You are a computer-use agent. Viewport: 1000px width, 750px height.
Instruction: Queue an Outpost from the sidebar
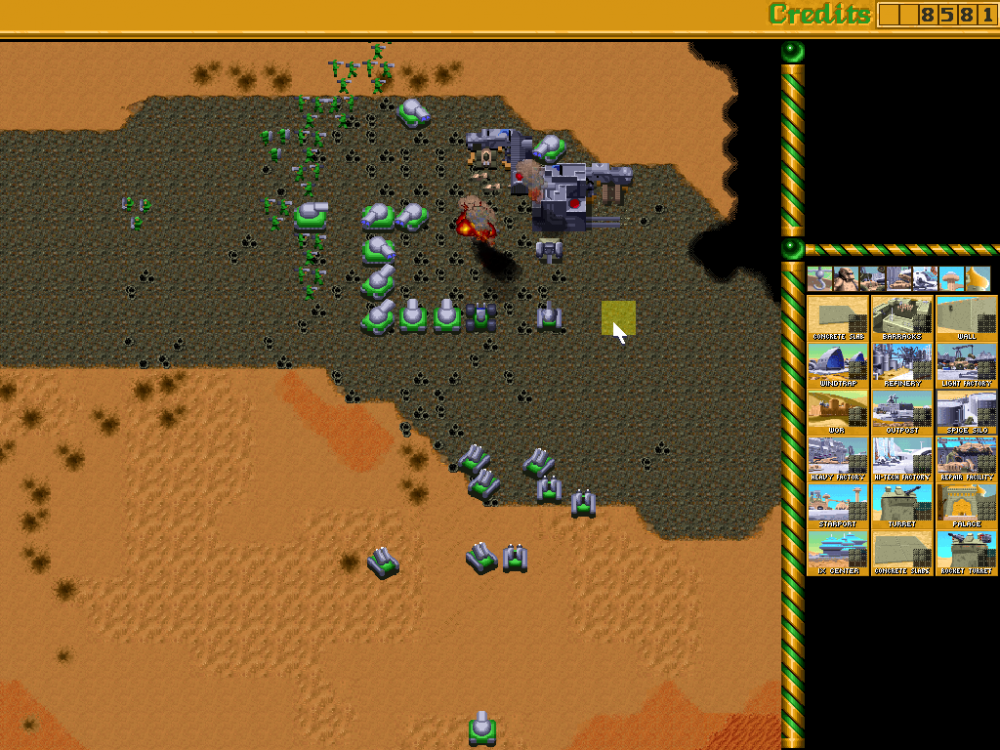pyautogui.click(x=902, y=412)
